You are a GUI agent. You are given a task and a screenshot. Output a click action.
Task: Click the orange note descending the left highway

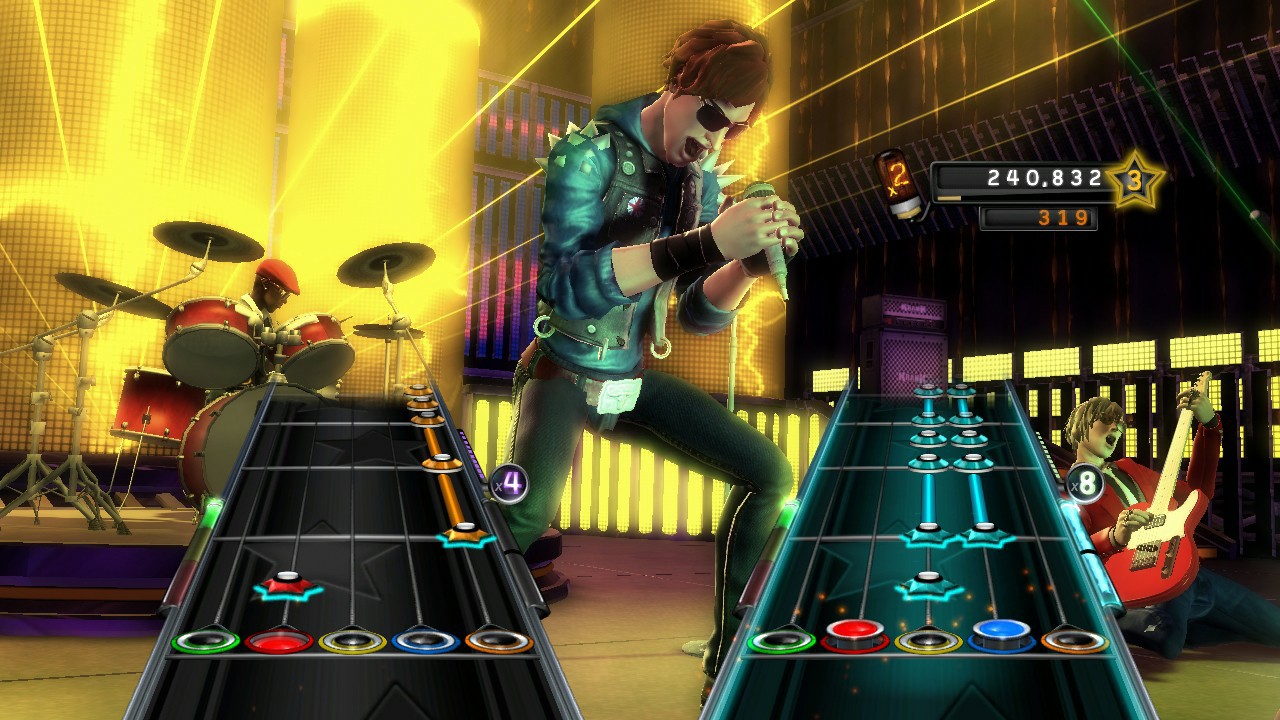(441, 462)
